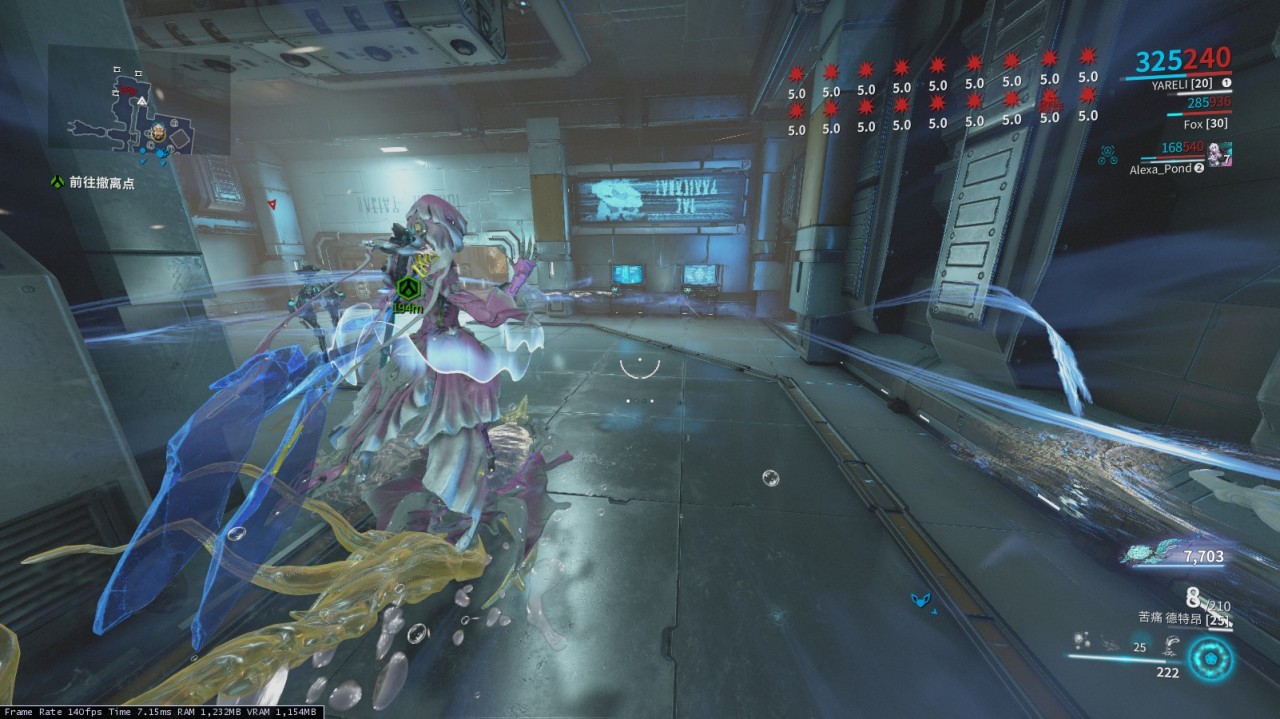1280x719 pixels.
Task: Activate the glowing circular ability wheel
Action: [x=1210, y=660]
